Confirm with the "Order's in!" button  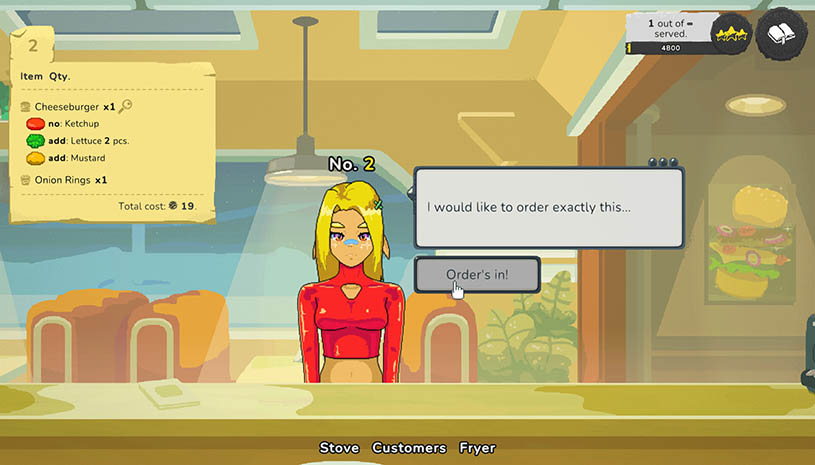click(x=478, y=275)
